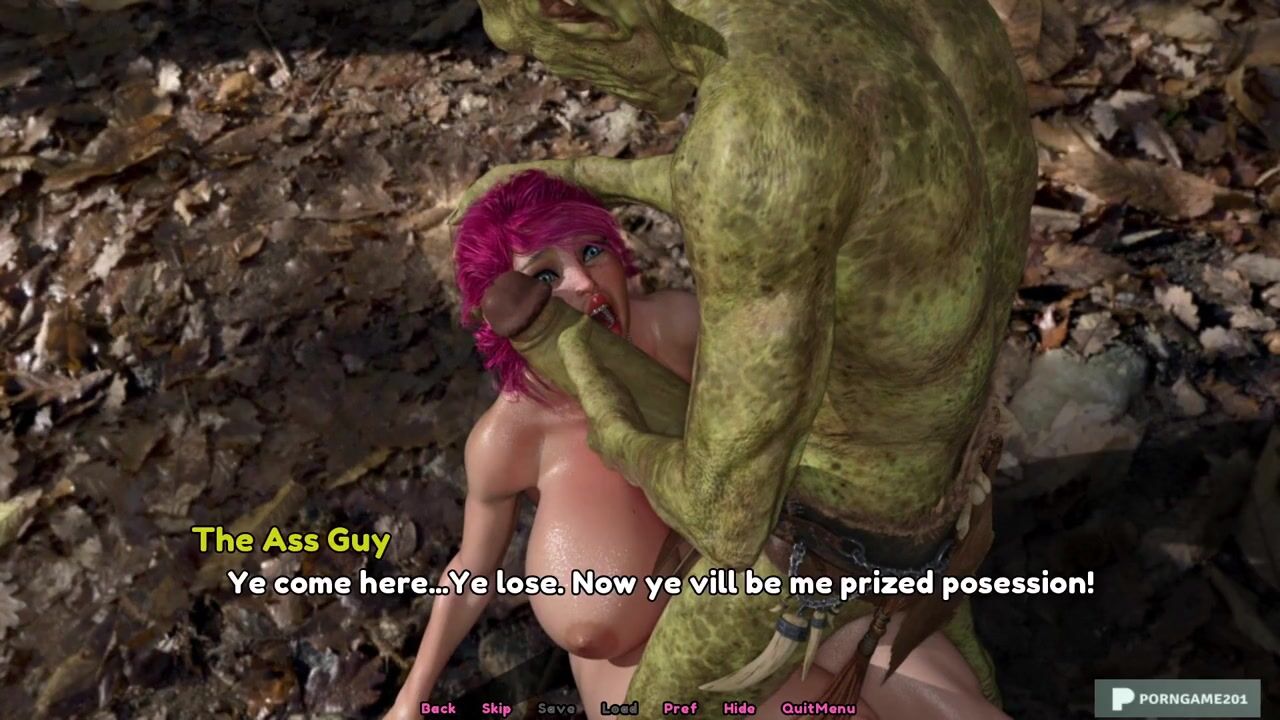Open the Load game screen
This screenshot has width=1280, height=720.
(619, 708)
